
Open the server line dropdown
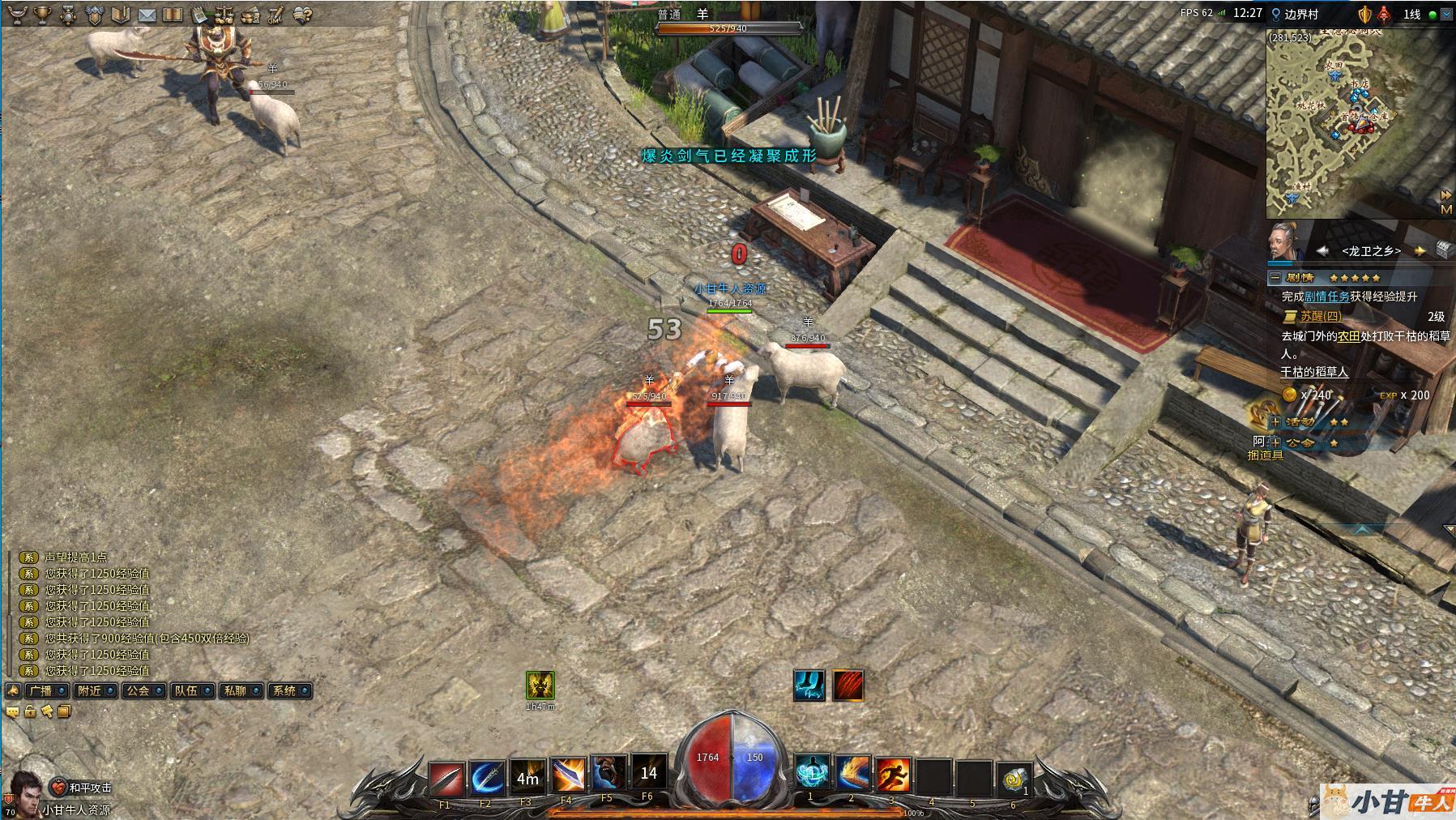coord(1447,14)
